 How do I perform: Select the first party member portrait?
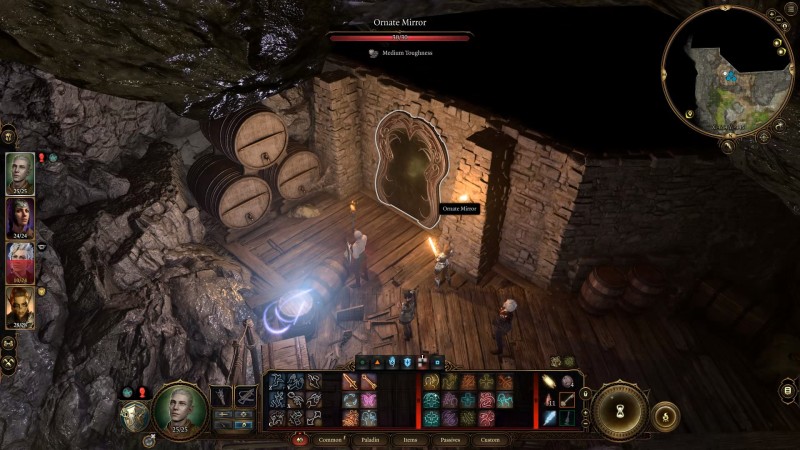[x=20, y=172]
